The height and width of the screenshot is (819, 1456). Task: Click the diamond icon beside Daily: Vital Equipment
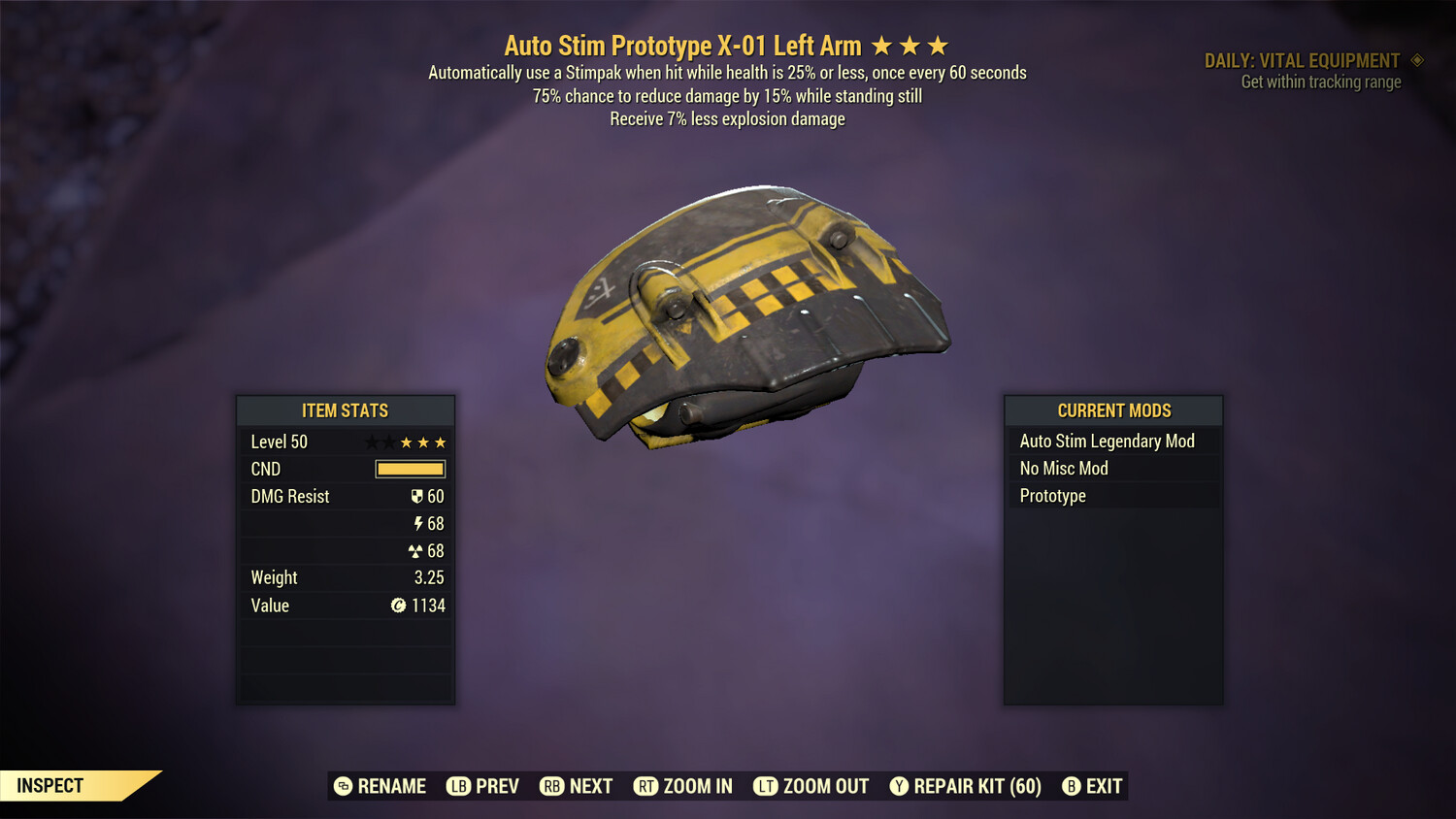[x=1415, y=59]
